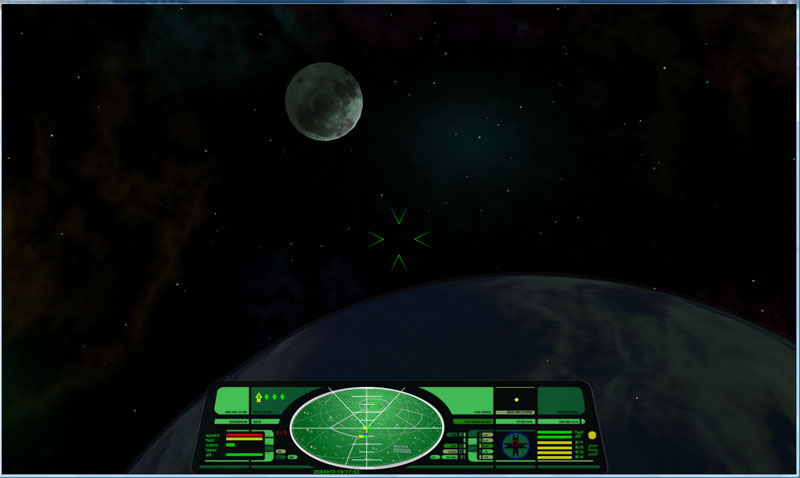The height and width of the screenshot is (478, 800).
Task: Click the circular blue attitude indicator
Action: [516, 446]
